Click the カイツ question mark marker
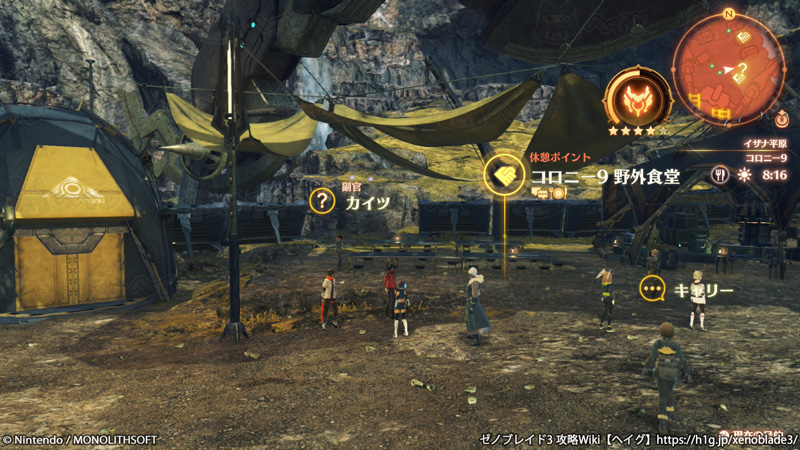 pos(322,201)
